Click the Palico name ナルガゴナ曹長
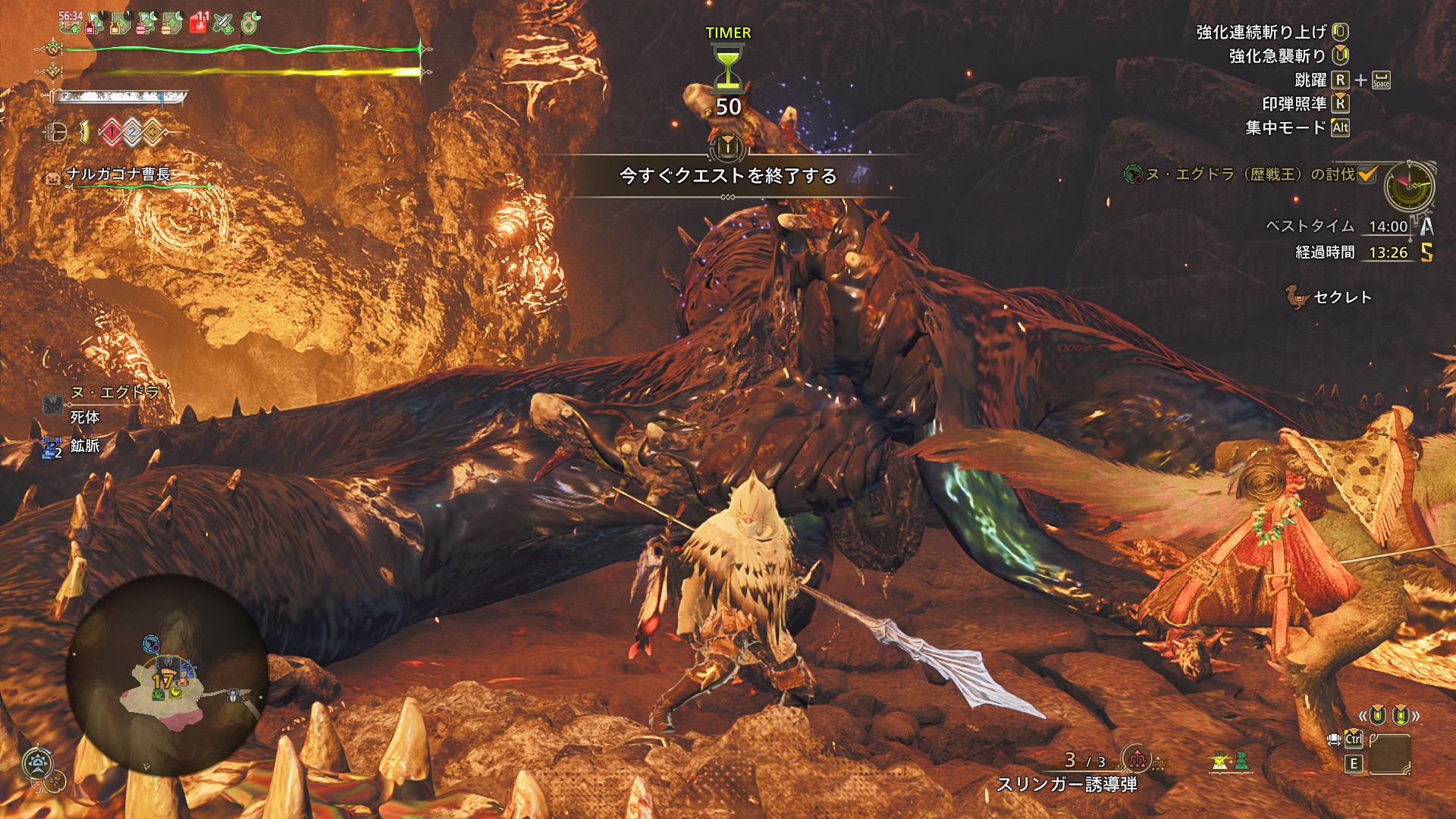The width and height of the screenshot is (1456, 819). 118,174
